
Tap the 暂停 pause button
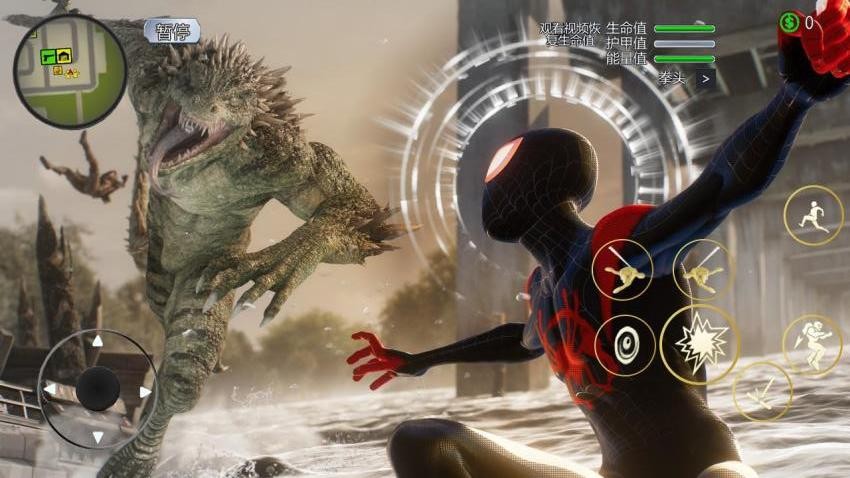[x=172, y=31]
